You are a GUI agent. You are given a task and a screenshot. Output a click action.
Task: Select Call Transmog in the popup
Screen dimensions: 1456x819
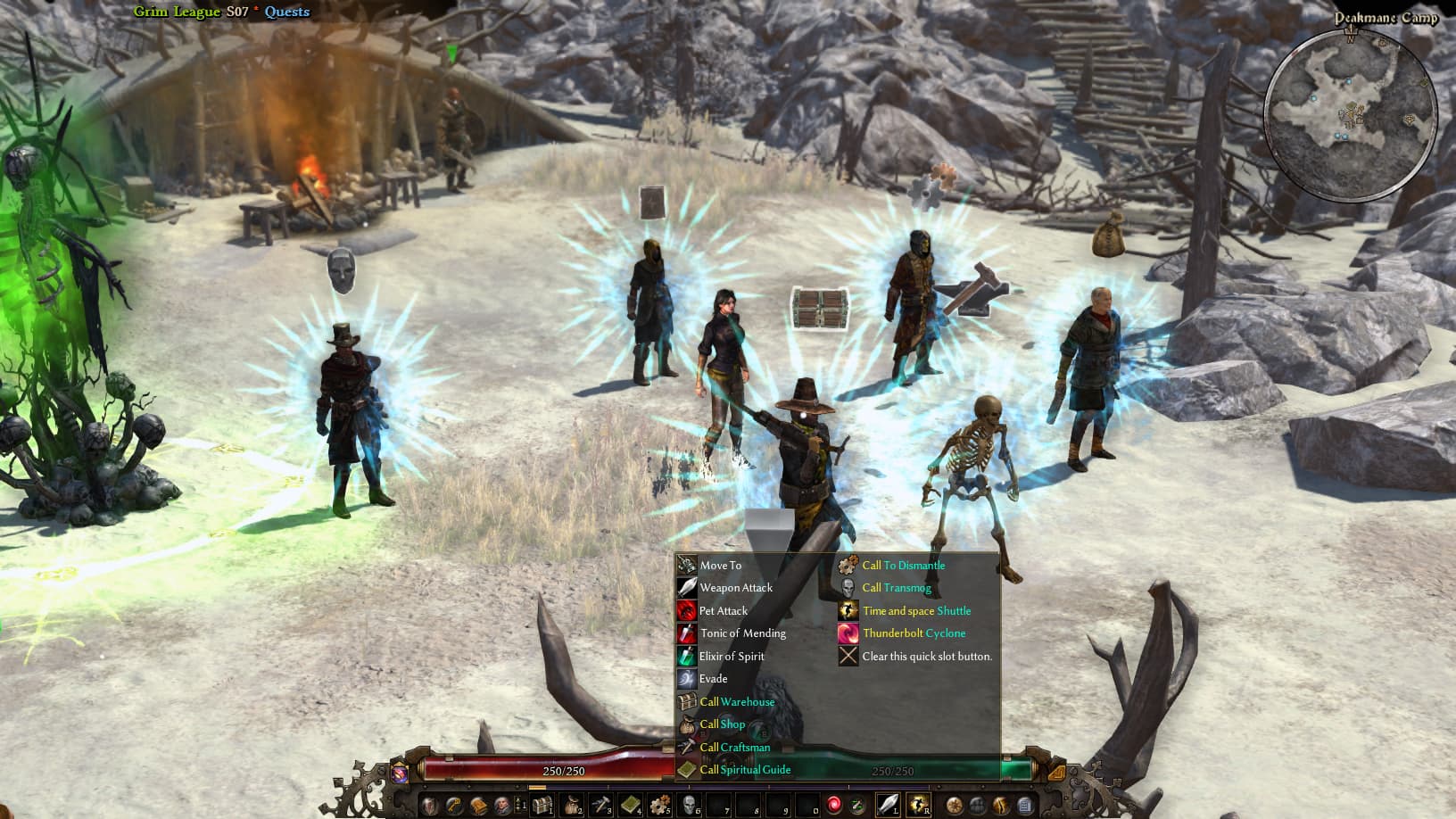[896, 588]
